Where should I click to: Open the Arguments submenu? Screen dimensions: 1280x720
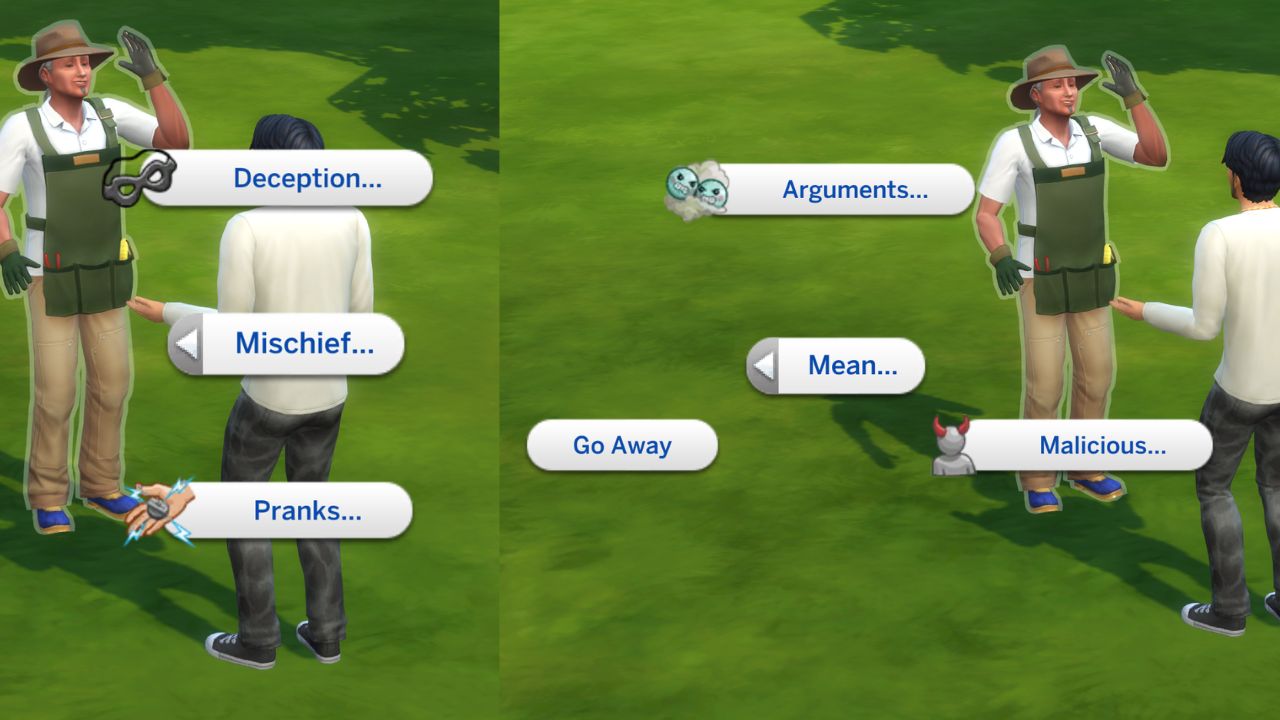tap(857, 191)
